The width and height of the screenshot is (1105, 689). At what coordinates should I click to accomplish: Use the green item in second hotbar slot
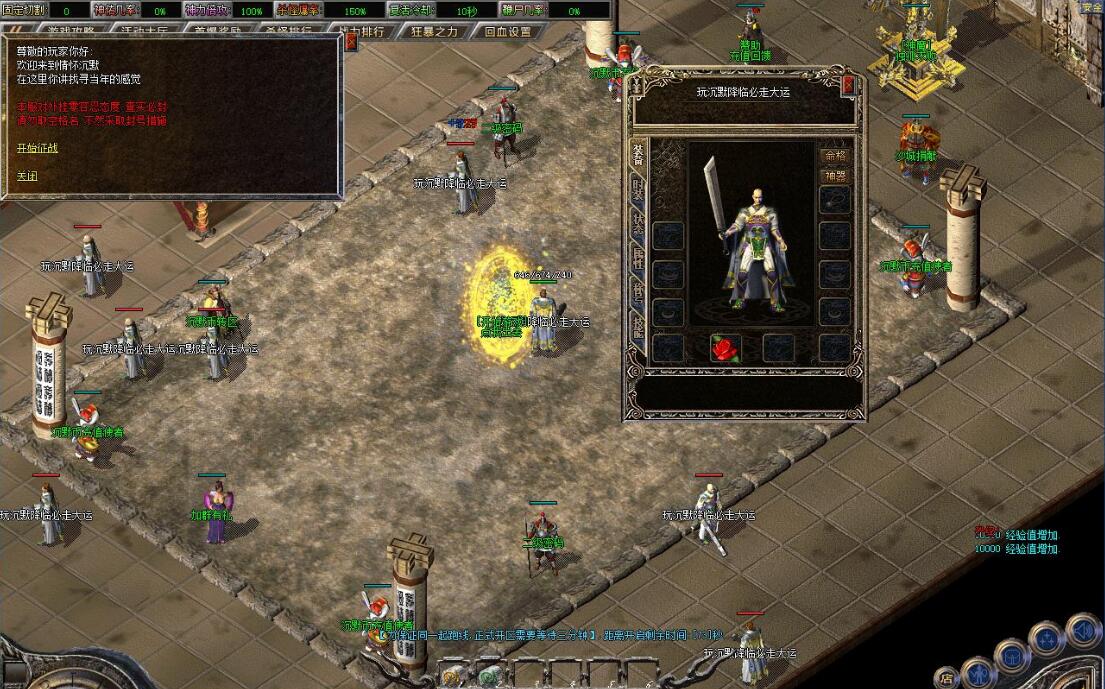coord(489,674)
